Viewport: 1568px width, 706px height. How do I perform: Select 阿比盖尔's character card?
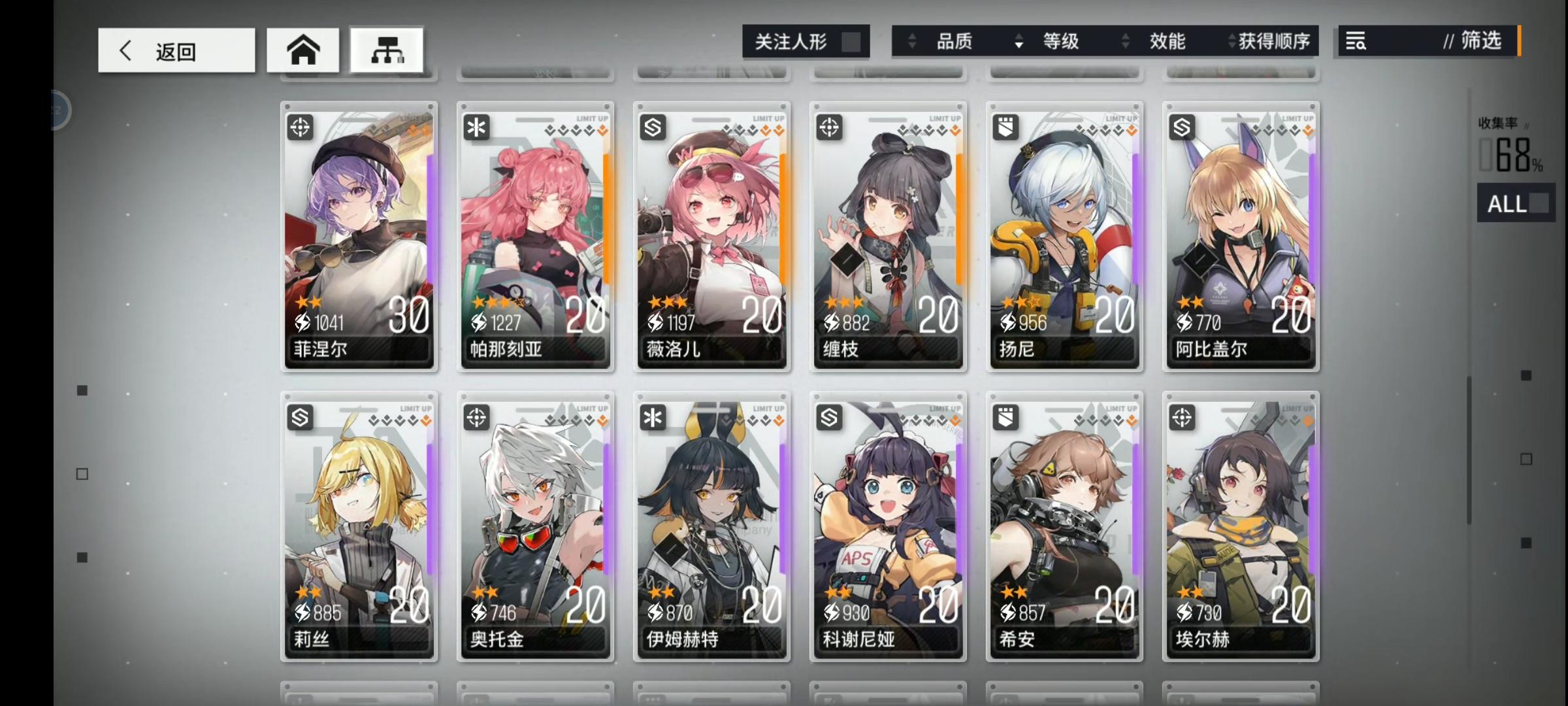click(x=1240, y=239)
